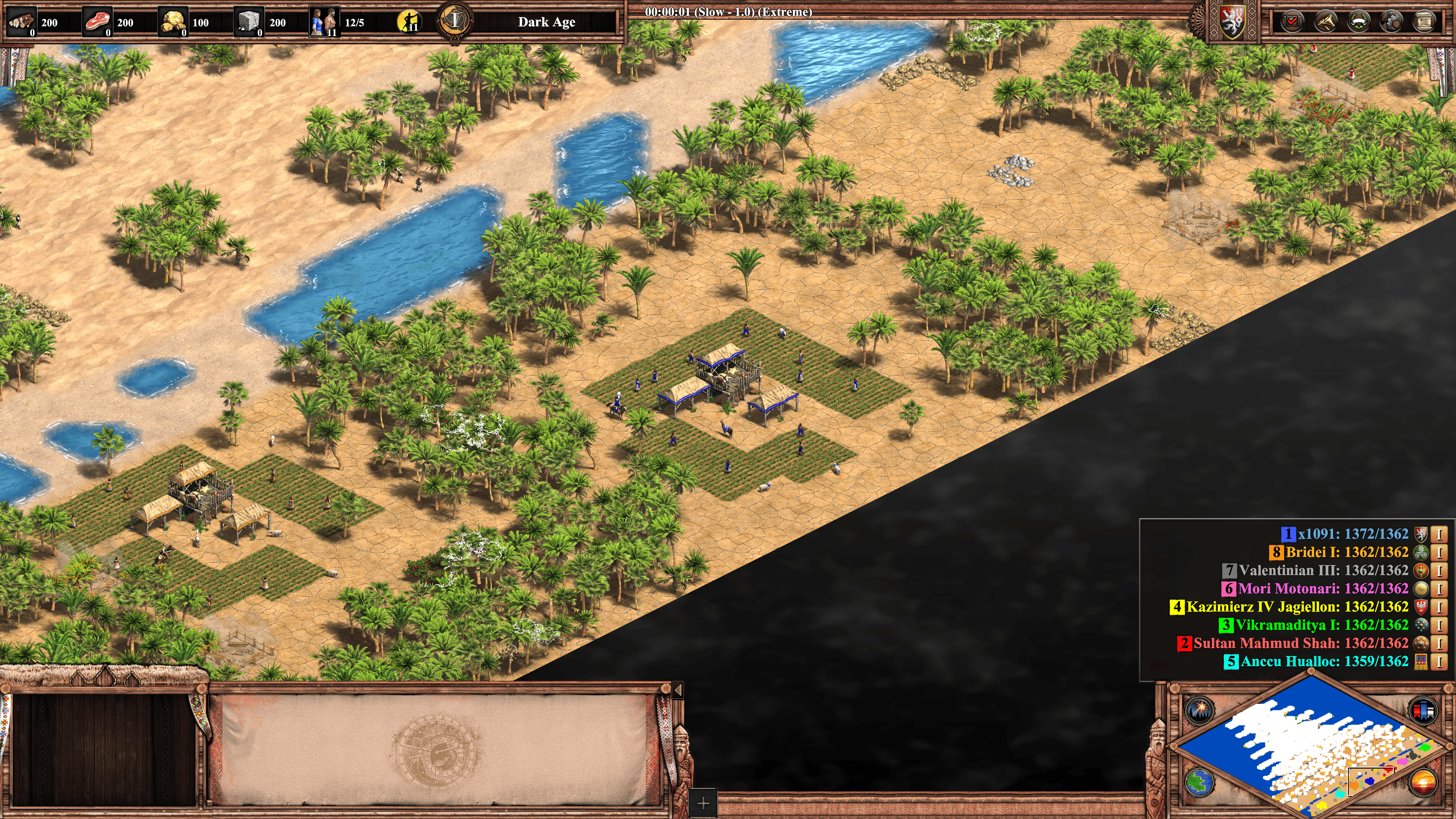Open the chat horn icon
The image size is (1456, 819).
[1325, 22]
